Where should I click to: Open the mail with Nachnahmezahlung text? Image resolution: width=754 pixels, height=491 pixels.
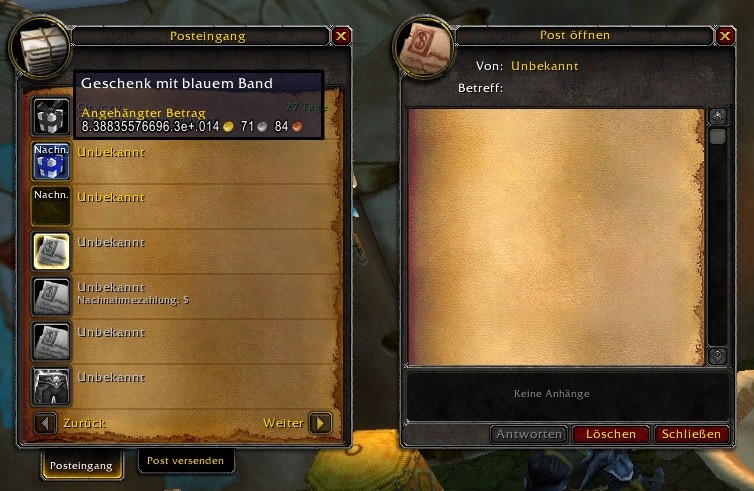51,297
